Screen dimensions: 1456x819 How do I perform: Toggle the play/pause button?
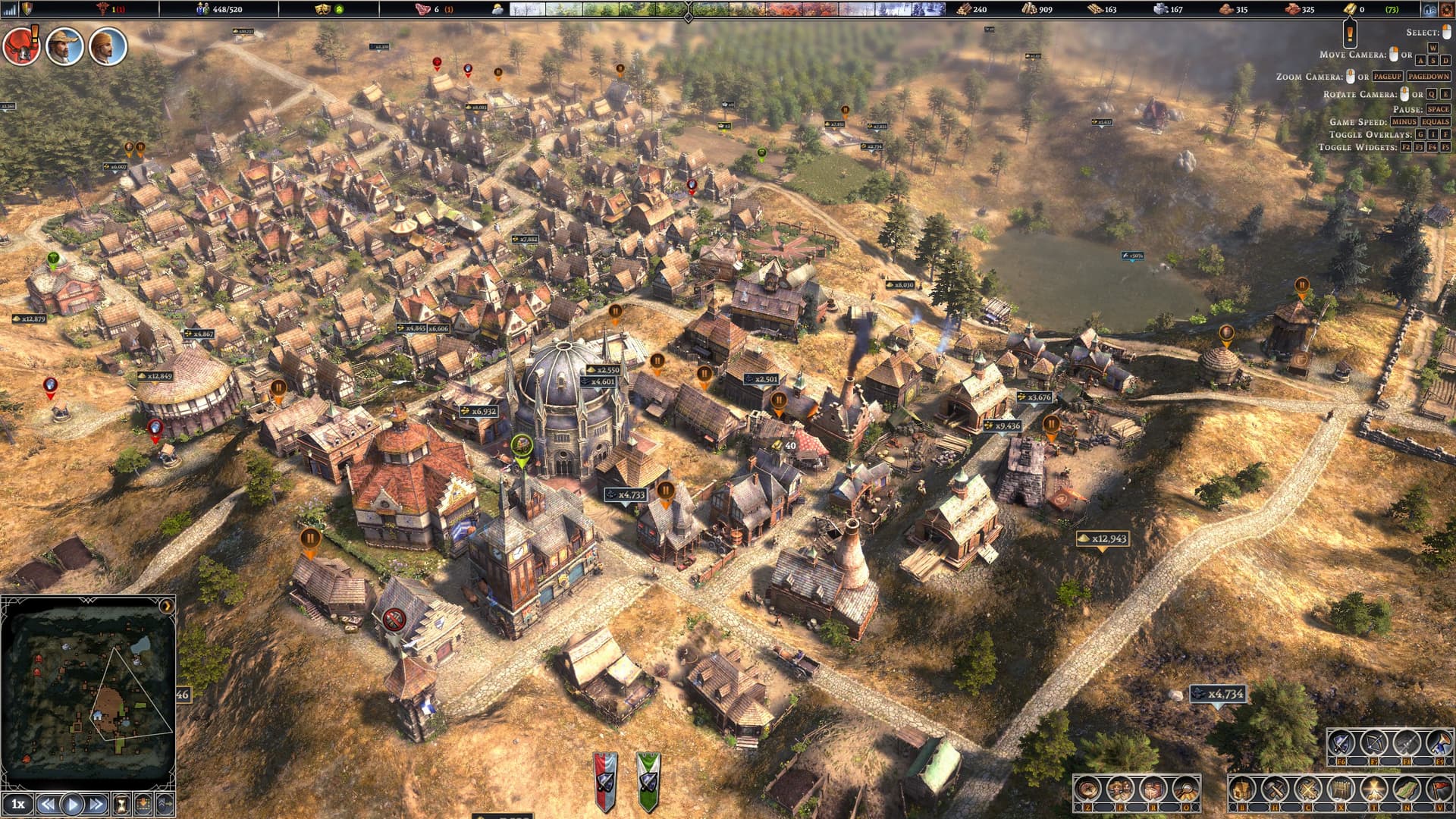click(x=73, y=804)
